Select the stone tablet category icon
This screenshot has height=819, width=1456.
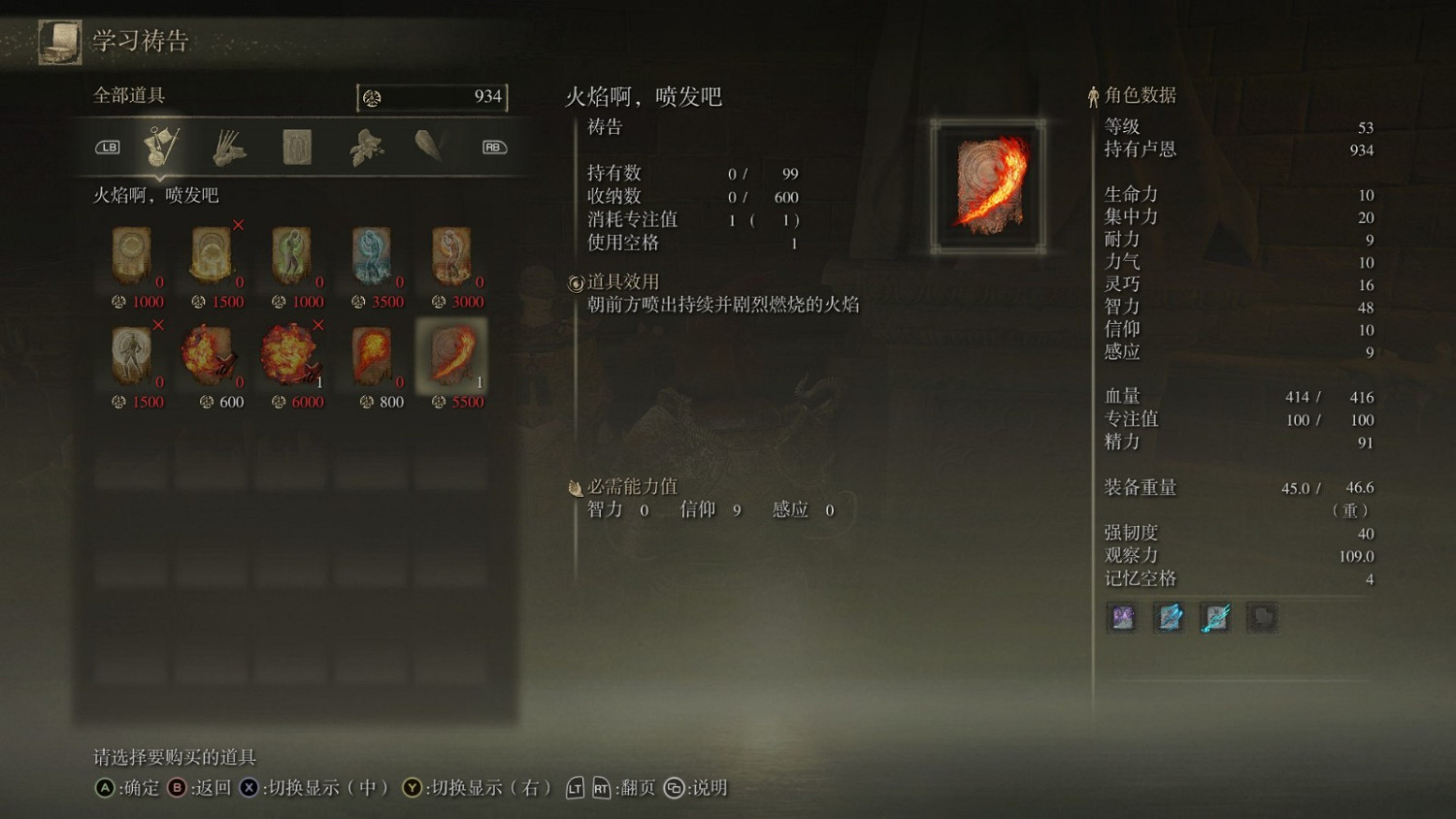(295, 147)
